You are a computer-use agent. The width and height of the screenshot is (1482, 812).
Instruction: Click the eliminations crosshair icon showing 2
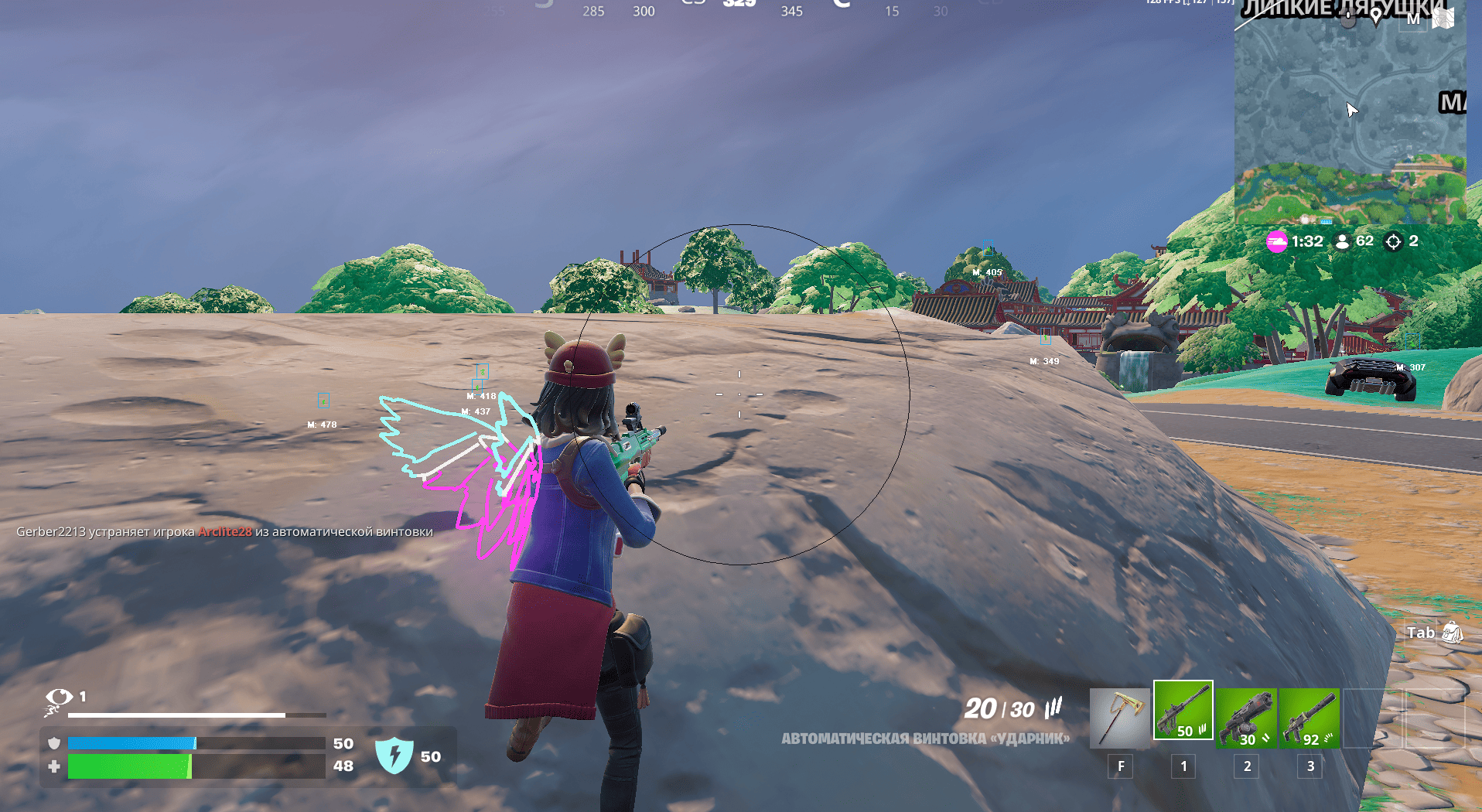(1392, 241)
